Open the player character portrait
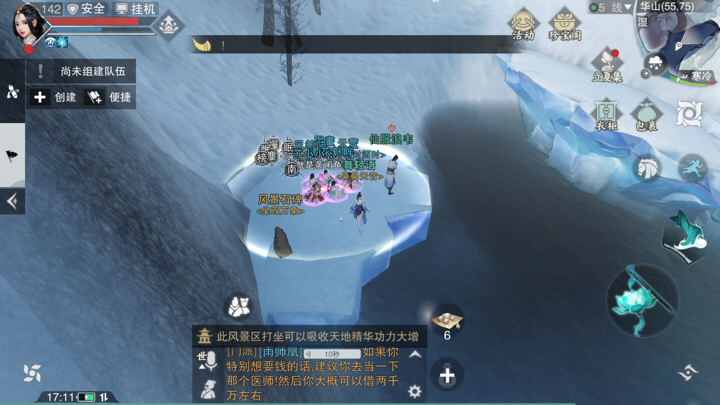The height and width of the screenshot is (405, 720). (28, 24)
